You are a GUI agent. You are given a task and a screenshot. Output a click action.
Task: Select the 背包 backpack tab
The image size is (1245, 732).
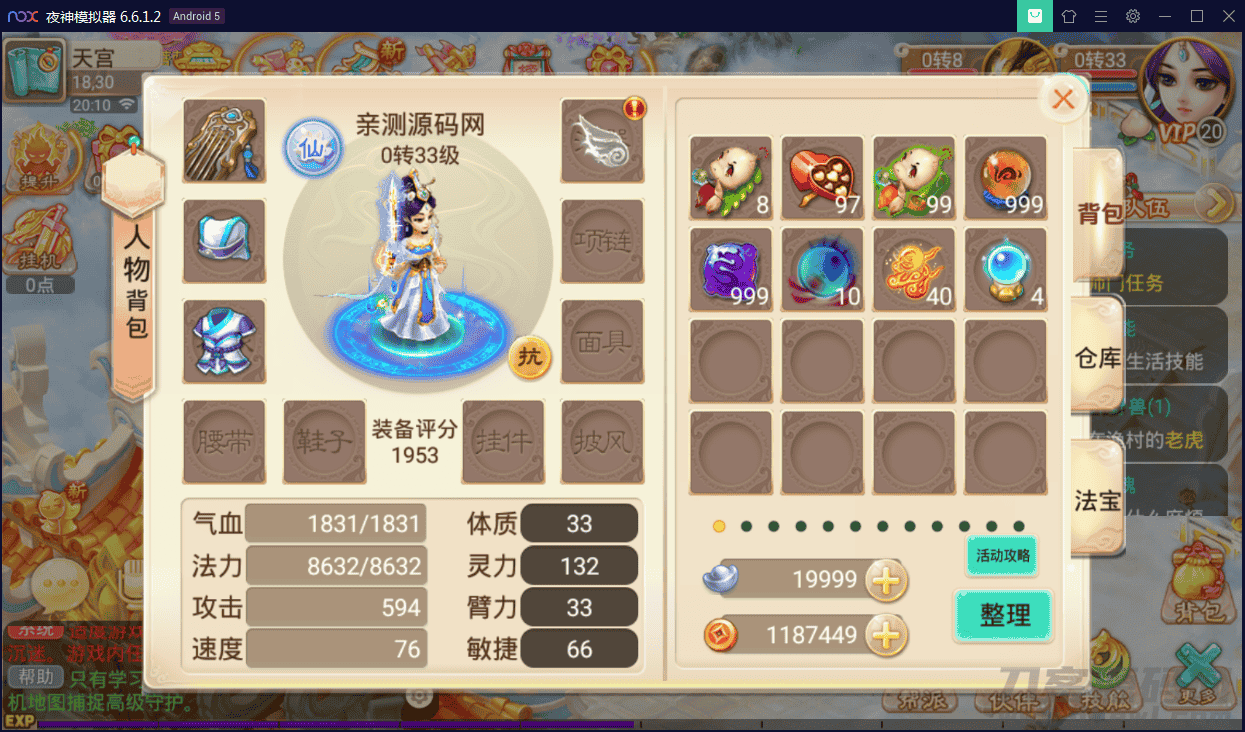(x=1097, y=213)
